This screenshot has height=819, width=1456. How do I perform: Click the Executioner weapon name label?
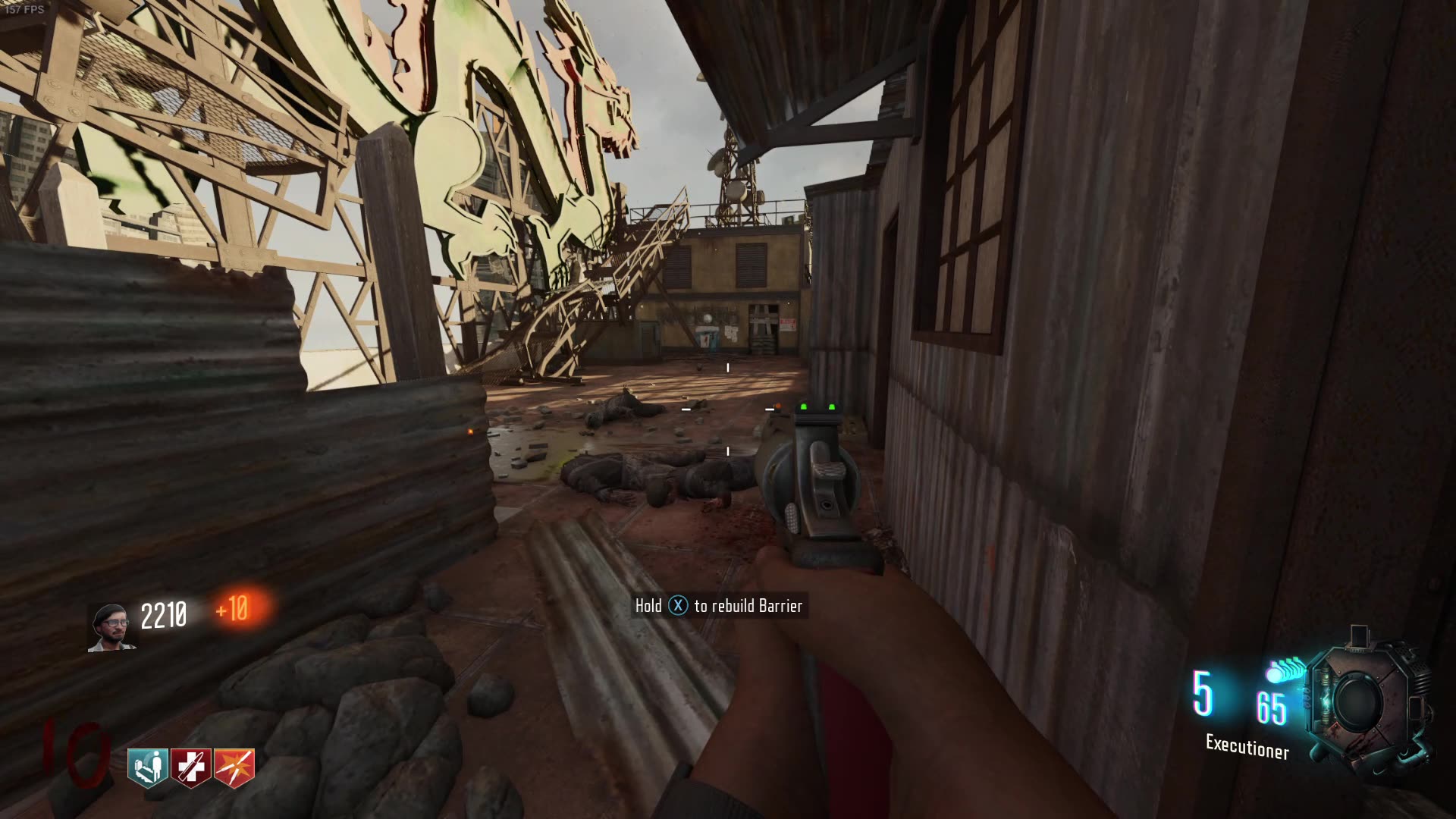point(1247,745)
